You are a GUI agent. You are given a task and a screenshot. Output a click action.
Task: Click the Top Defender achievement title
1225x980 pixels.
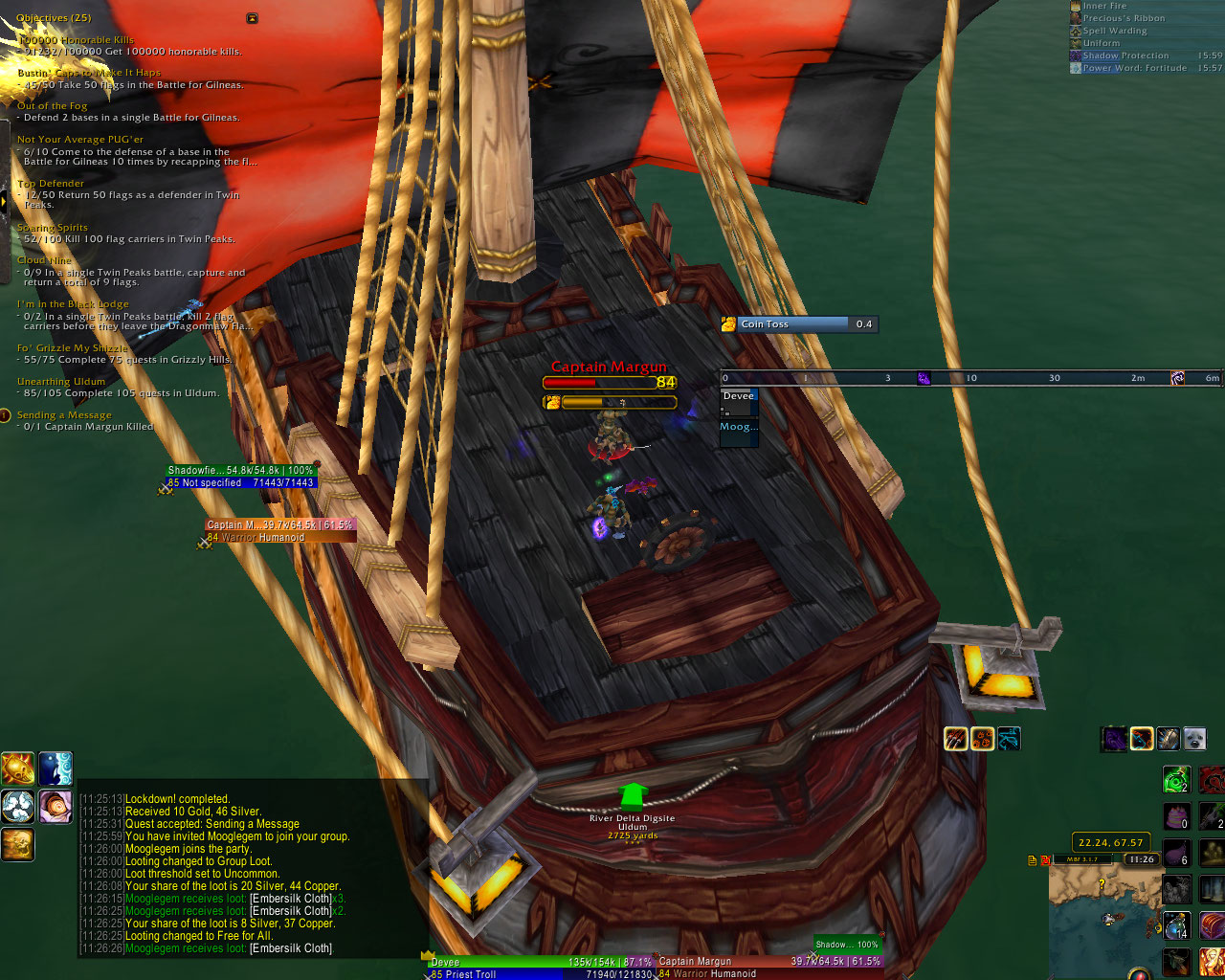point(51,184)
